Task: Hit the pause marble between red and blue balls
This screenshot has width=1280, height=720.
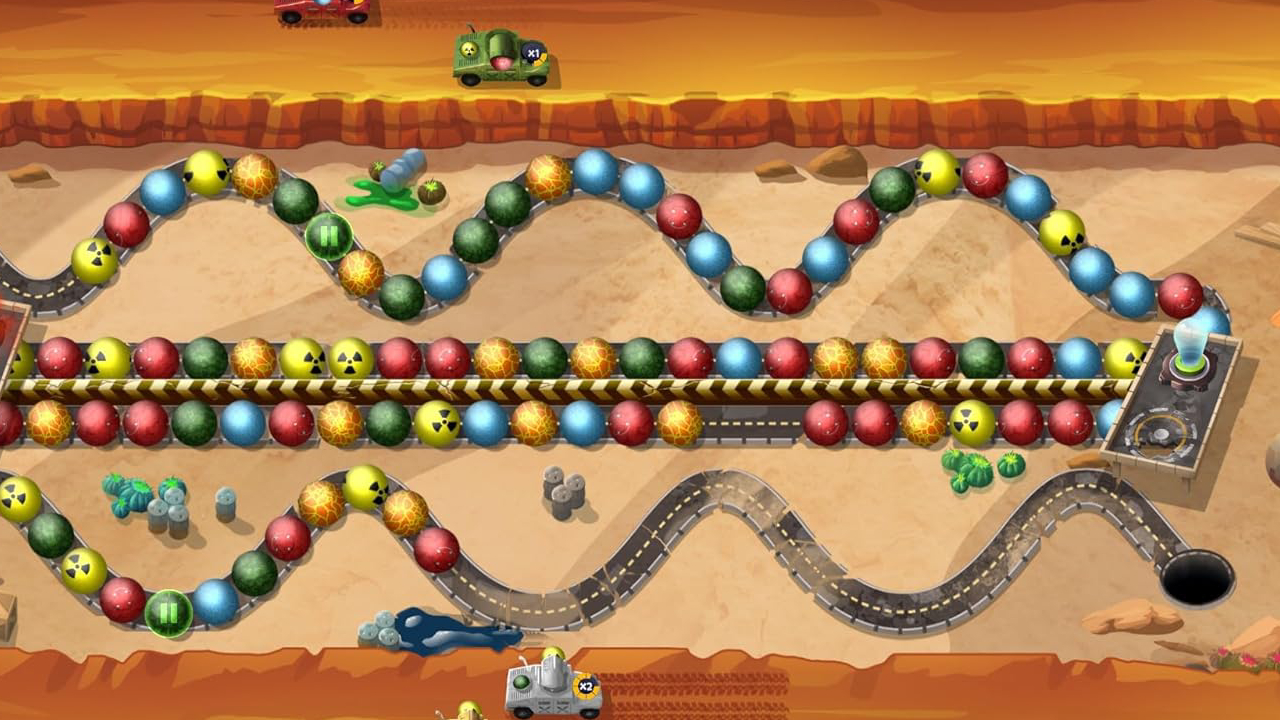Action: click(x=169, y=613)
